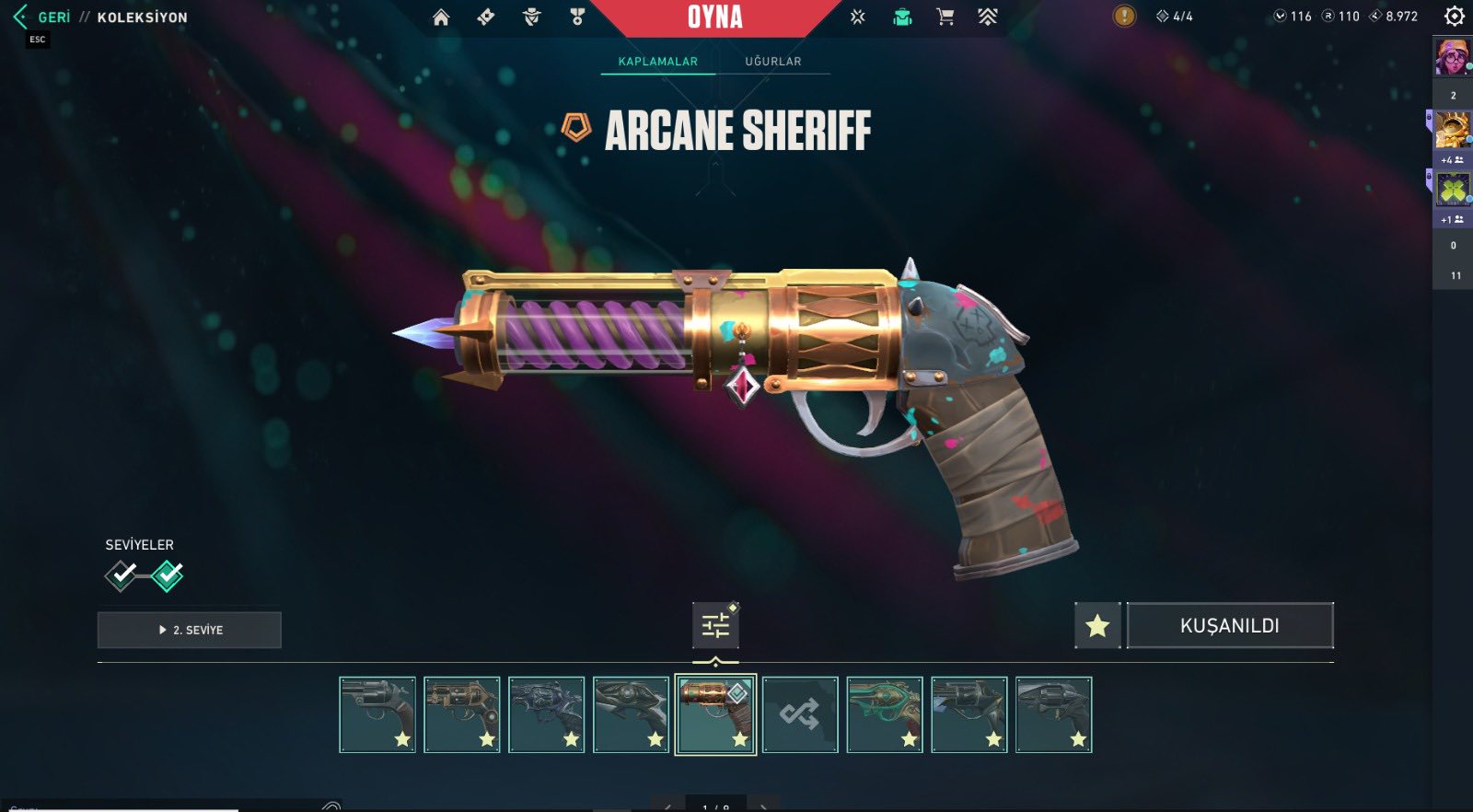Open the collection backpack icon

tap(902, 17)
